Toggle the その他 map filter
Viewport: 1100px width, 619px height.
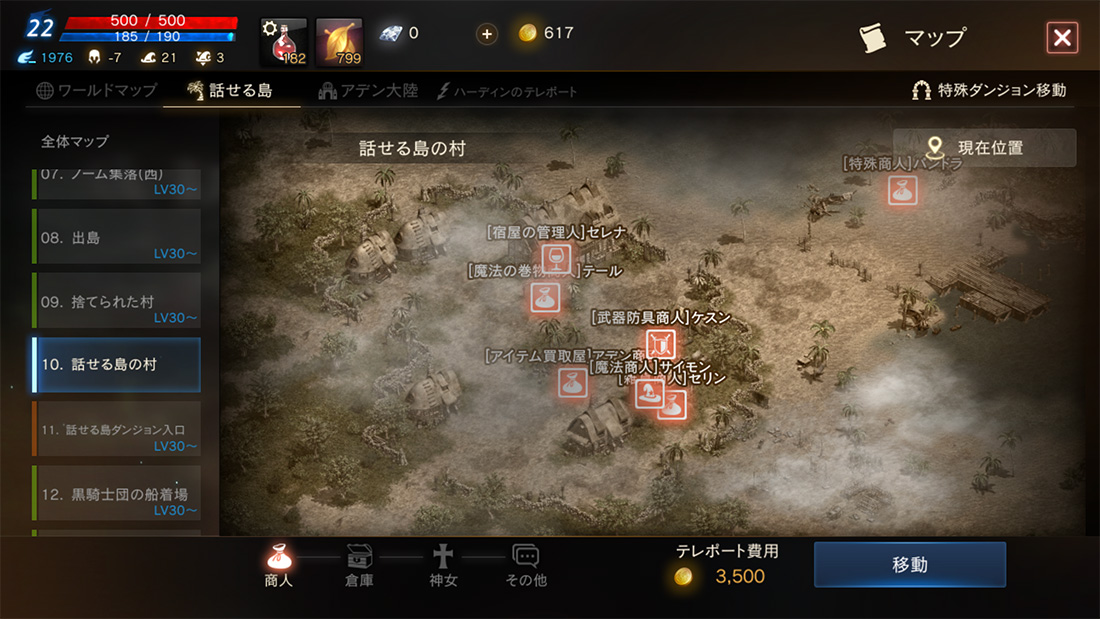[526, 566]
